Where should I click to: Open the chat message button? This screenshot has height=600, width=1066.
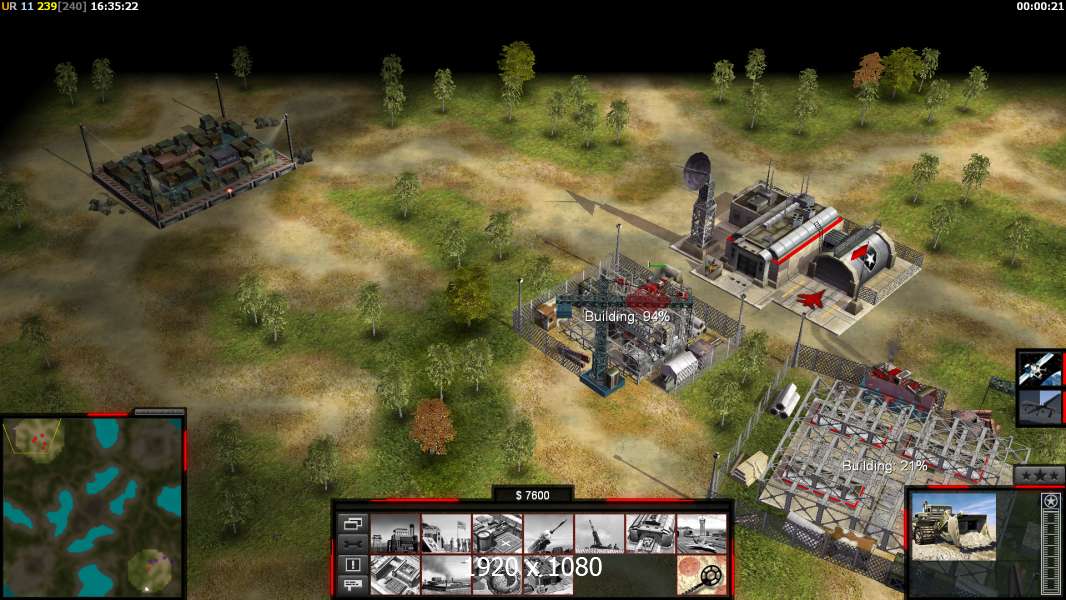coord(353,585)
